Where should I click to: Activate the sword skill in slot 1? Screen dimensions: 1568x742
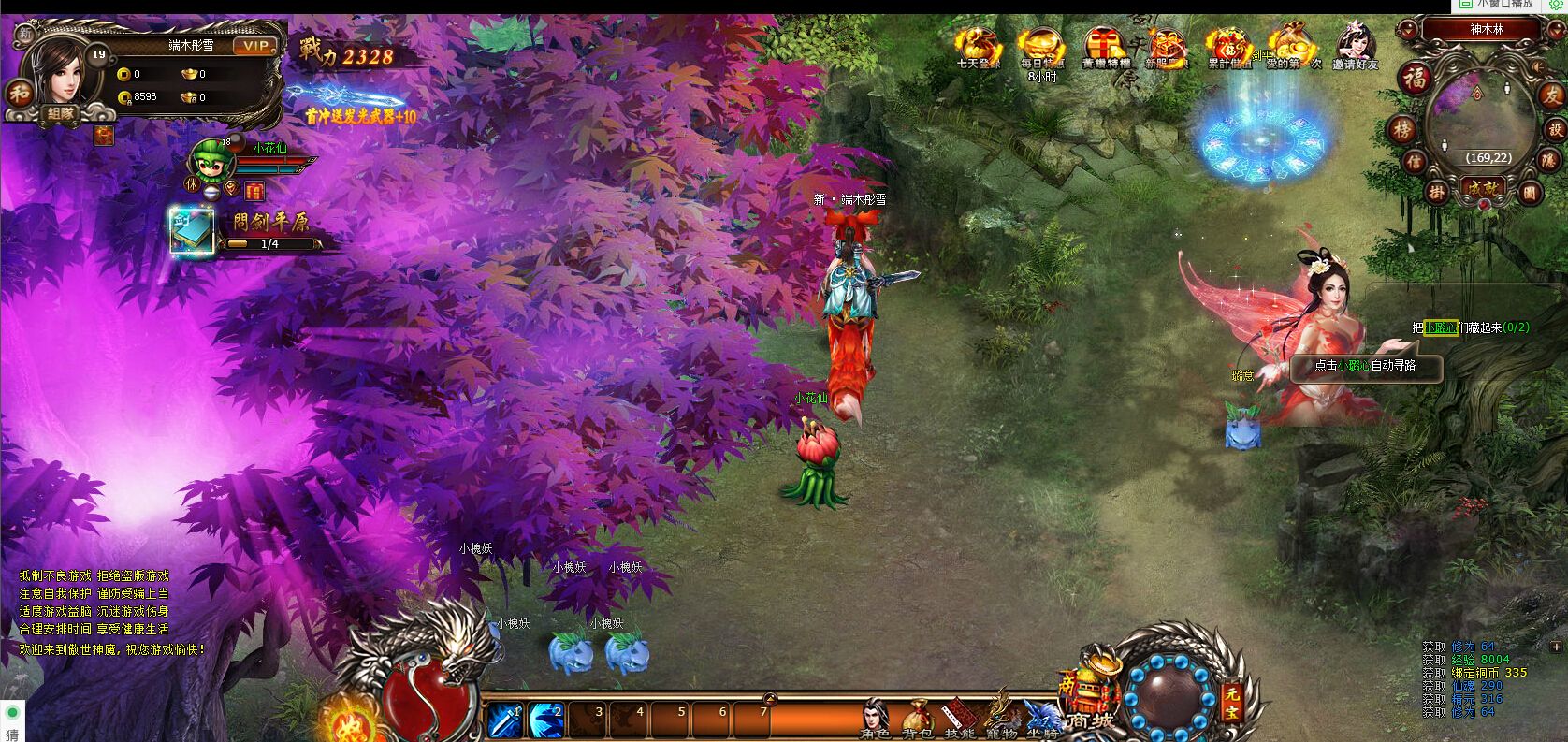click(506, 720)
